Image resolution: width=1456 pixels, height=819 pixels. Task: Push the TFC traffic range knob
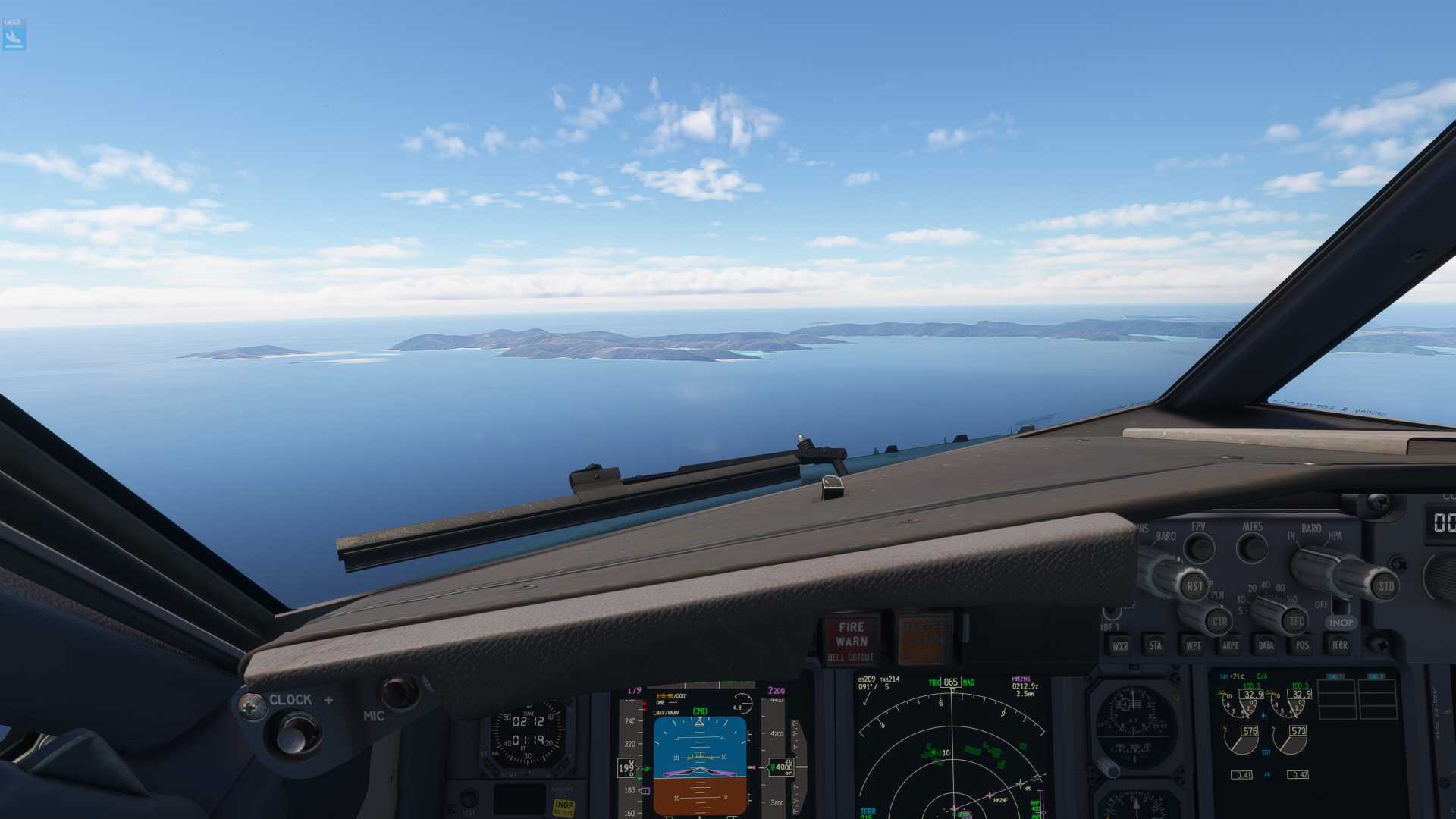(1296, 621)
